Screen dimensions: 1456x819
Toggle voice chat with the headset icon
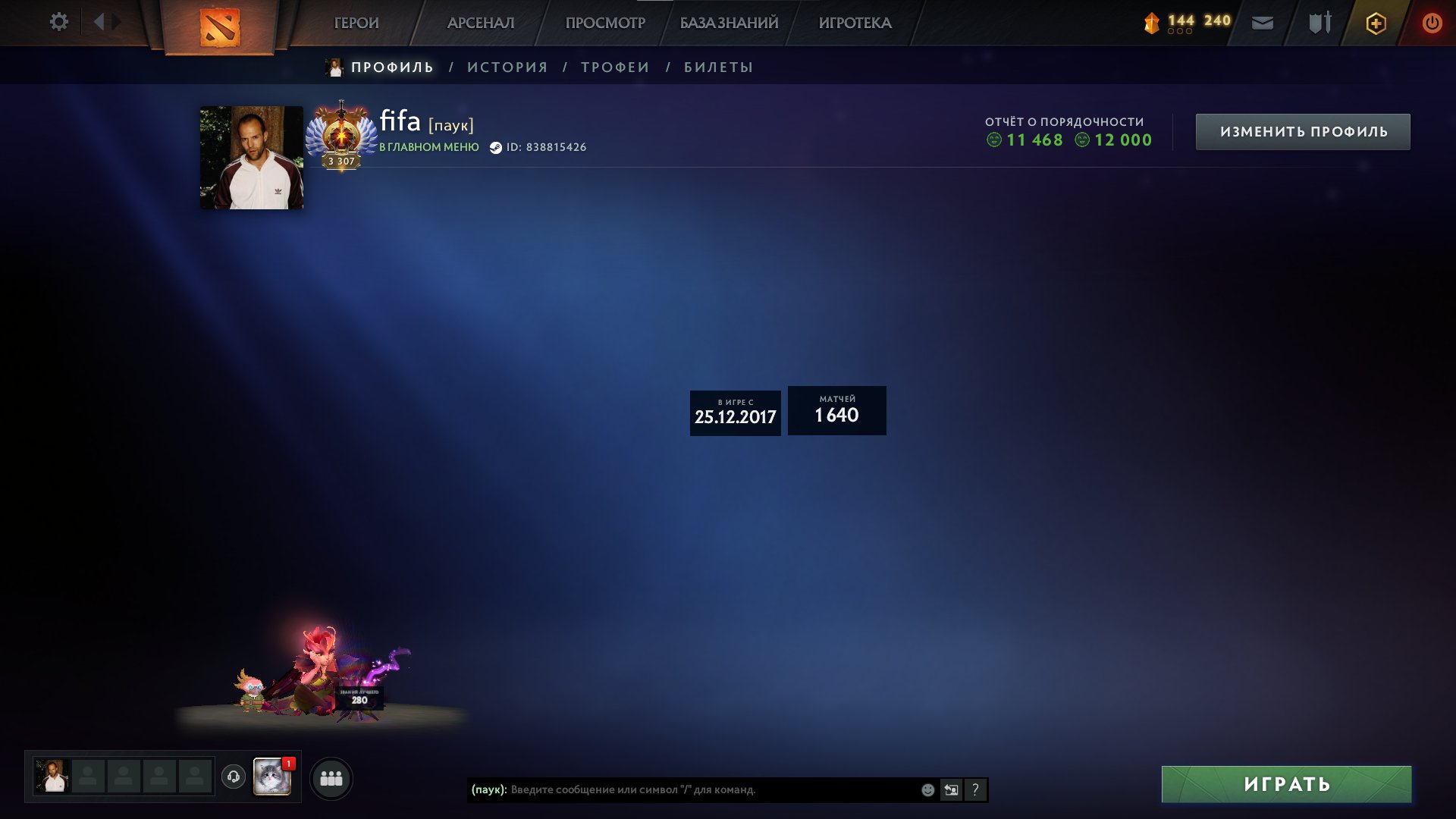tap(234, 777)
